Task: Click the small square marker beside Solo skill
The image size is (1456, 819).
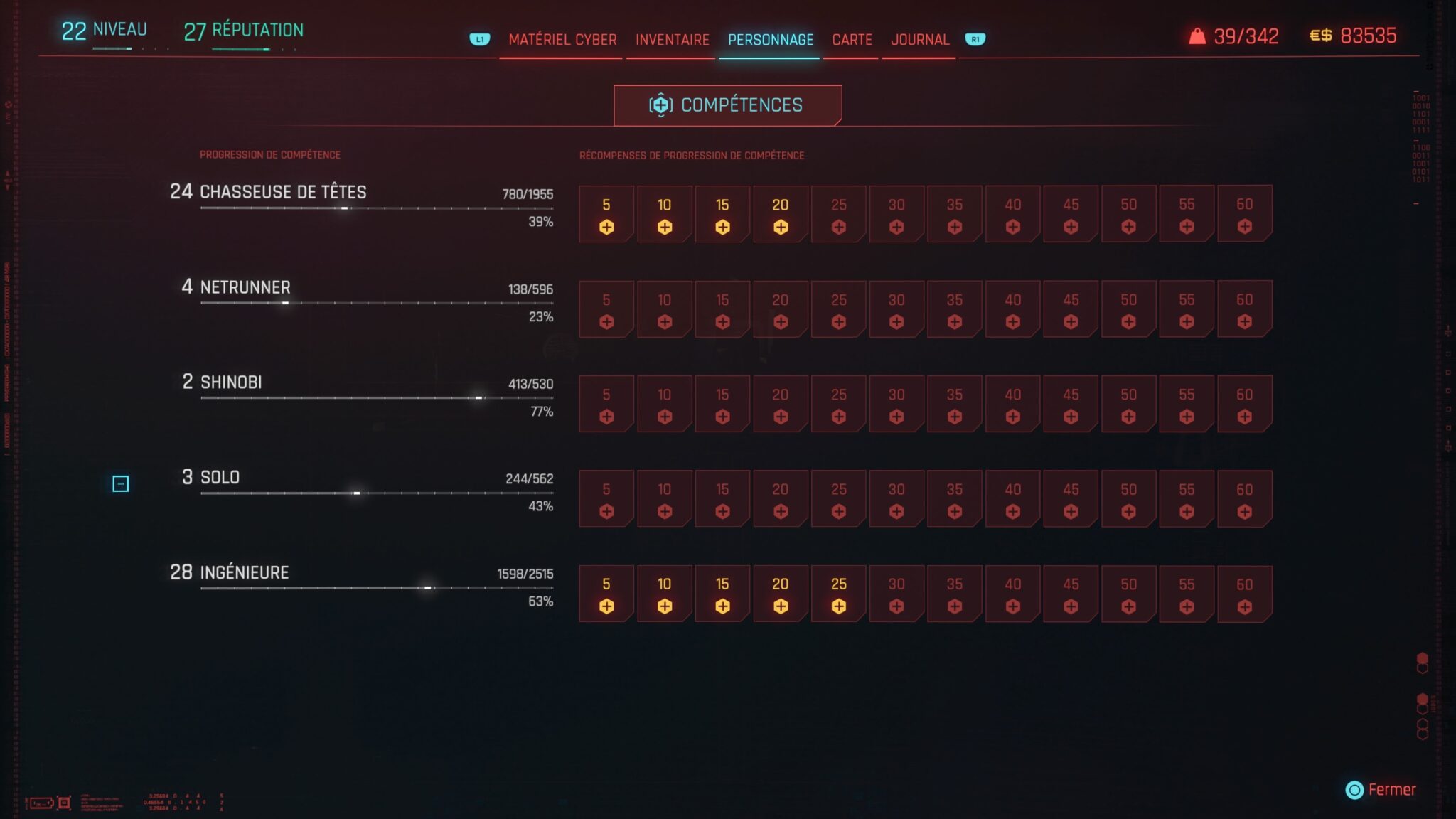Action: (121, 484)
